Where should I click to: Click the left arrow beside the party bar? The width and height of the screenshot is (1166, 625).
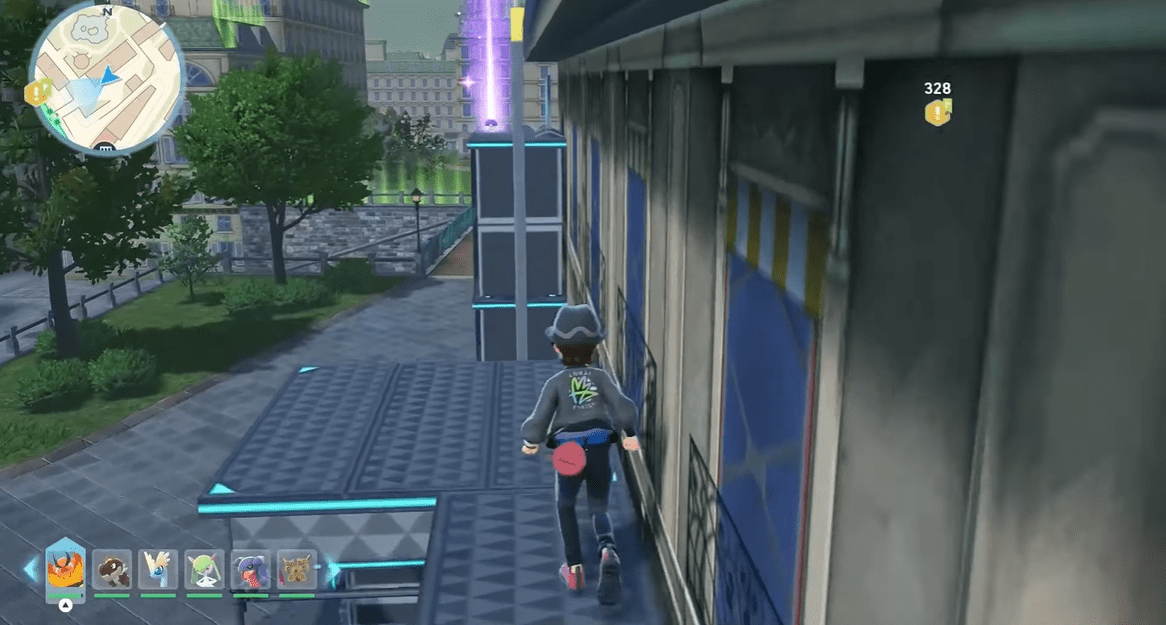click(x=30, y=570)
